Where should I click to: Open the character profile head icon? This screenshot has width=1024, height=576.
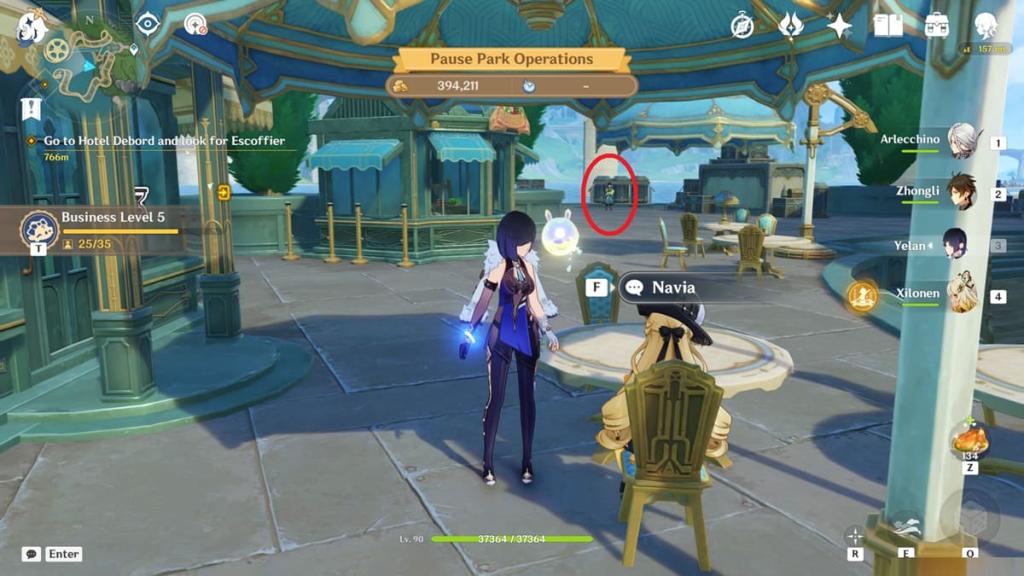(x=986, y=26)
